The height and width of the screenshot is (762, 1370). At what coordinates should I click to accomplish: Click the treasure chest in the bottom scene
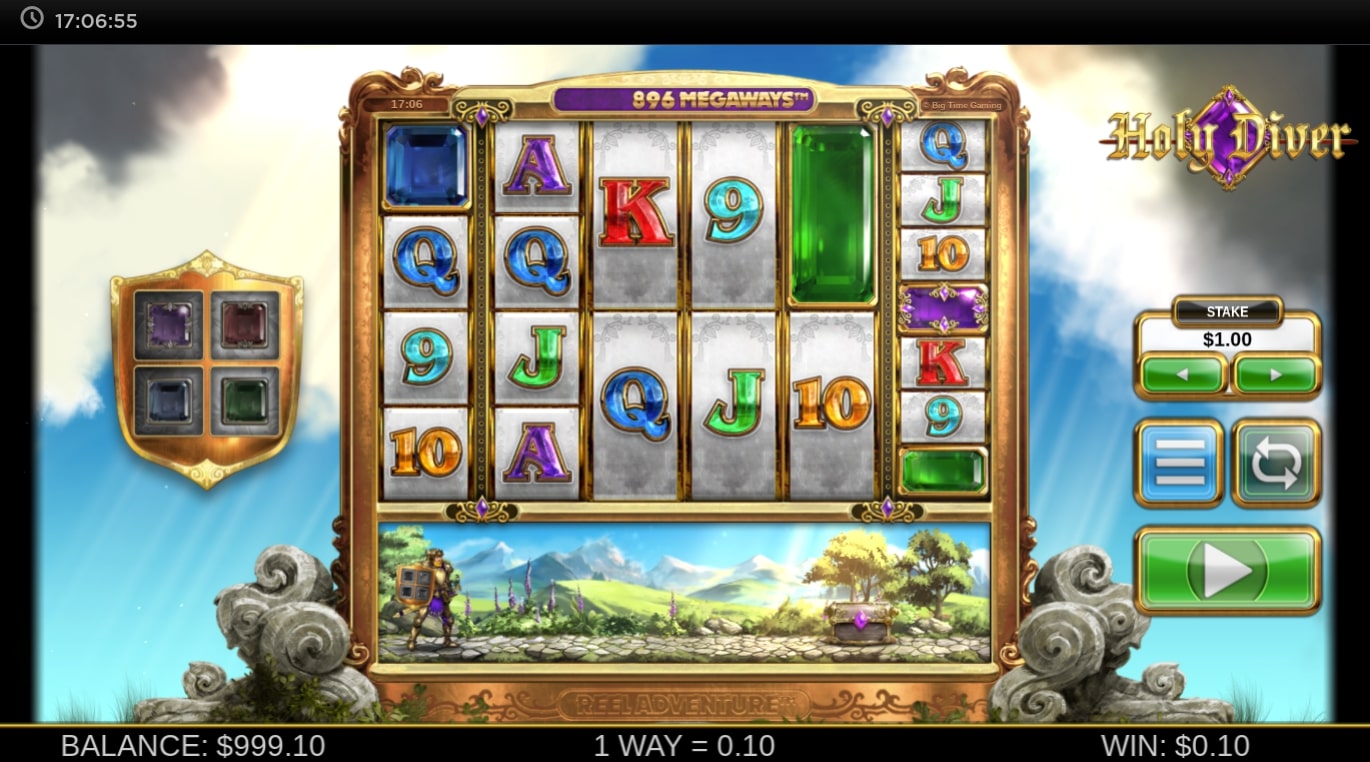pos(858,620)
